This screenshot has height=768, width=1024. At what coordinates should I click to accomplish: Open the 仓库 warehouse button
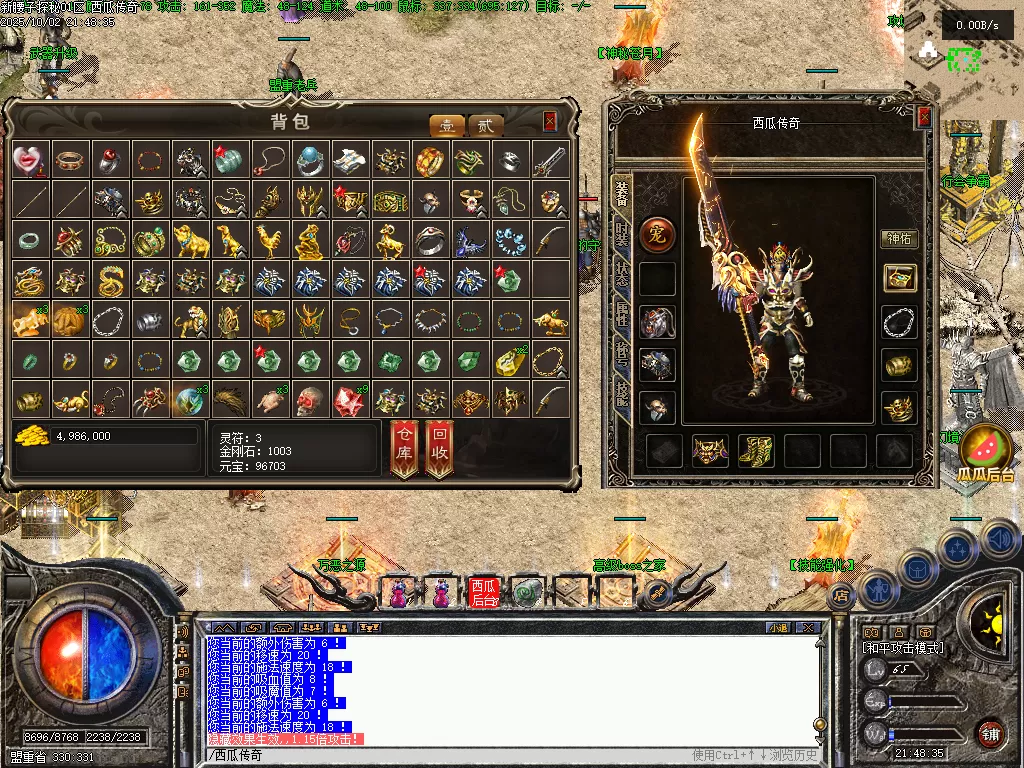click(x=404, y=446)
